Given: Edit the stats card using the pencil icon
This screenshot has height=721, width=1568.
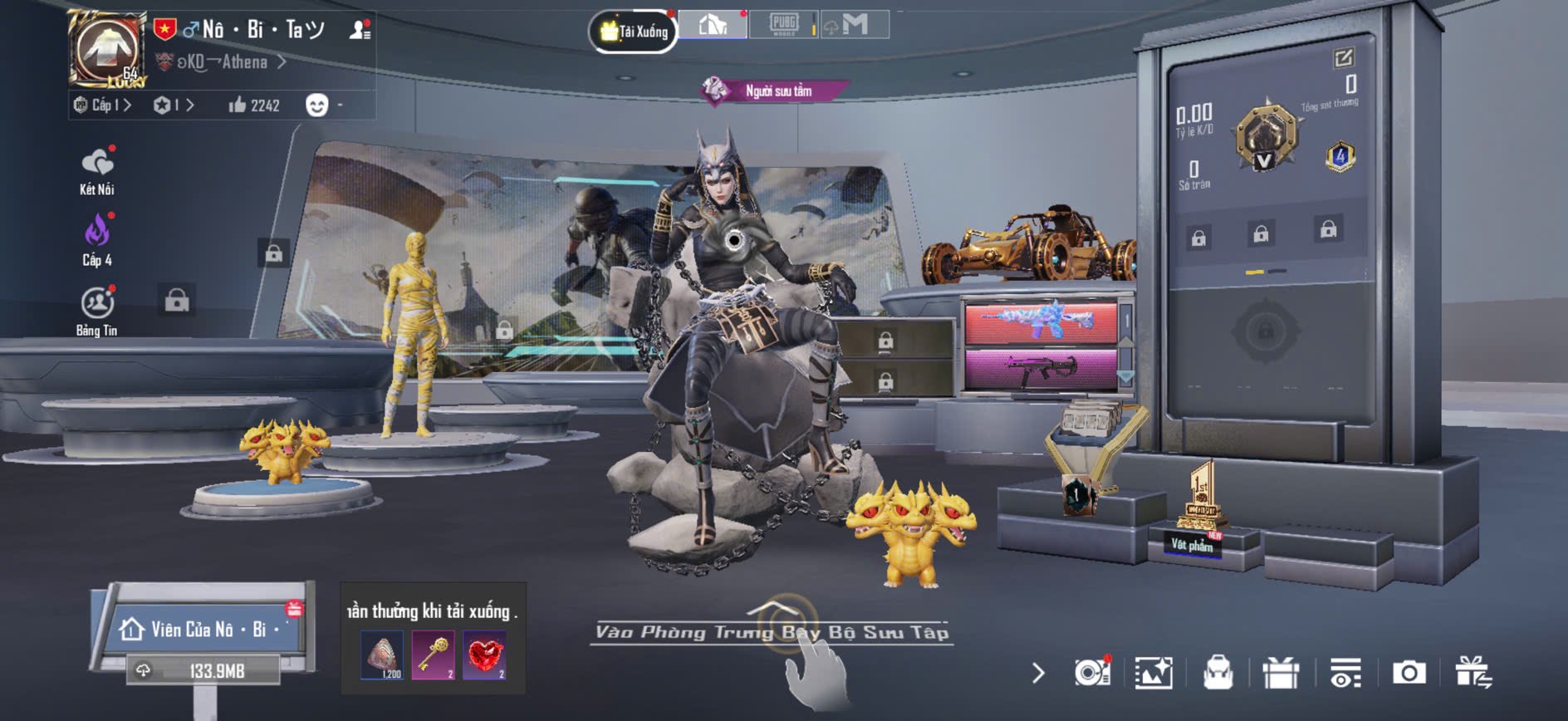Looking at the screenshot, I should pyautogui.click(x=1343, y=57).
